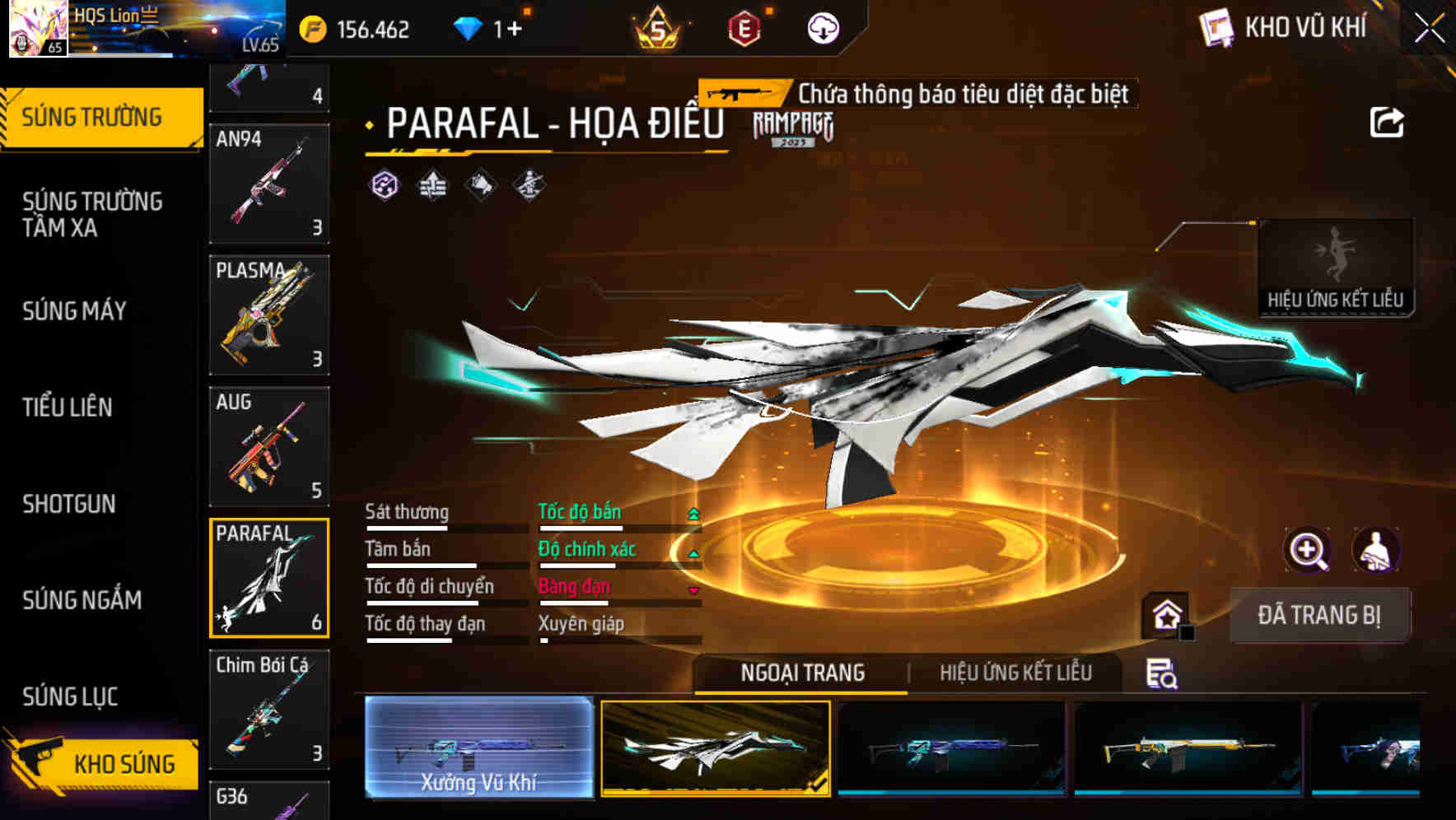The width and height of the screenshot is (1456, 820).
Task: Select the Chim Bói Cá weapon thumbnail
Action: point(268,708)
